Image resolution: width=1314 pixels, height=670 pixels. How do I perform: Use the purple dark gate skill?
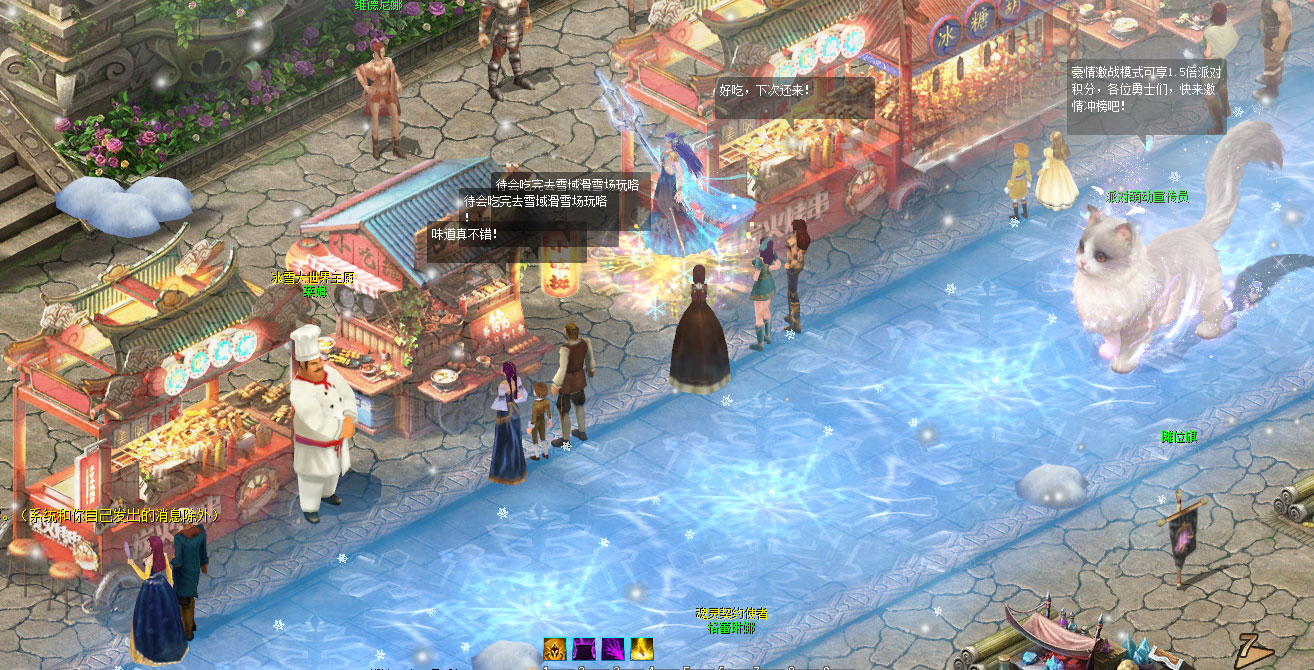pyautogui.click(x=584, y=648)
